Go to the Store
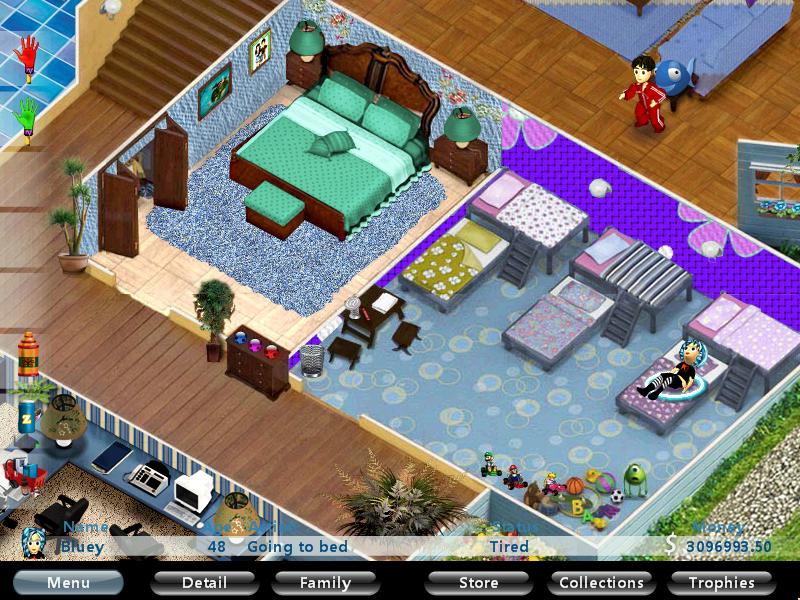800x600 pixels. pyautogui.click(x=478, y=582)
